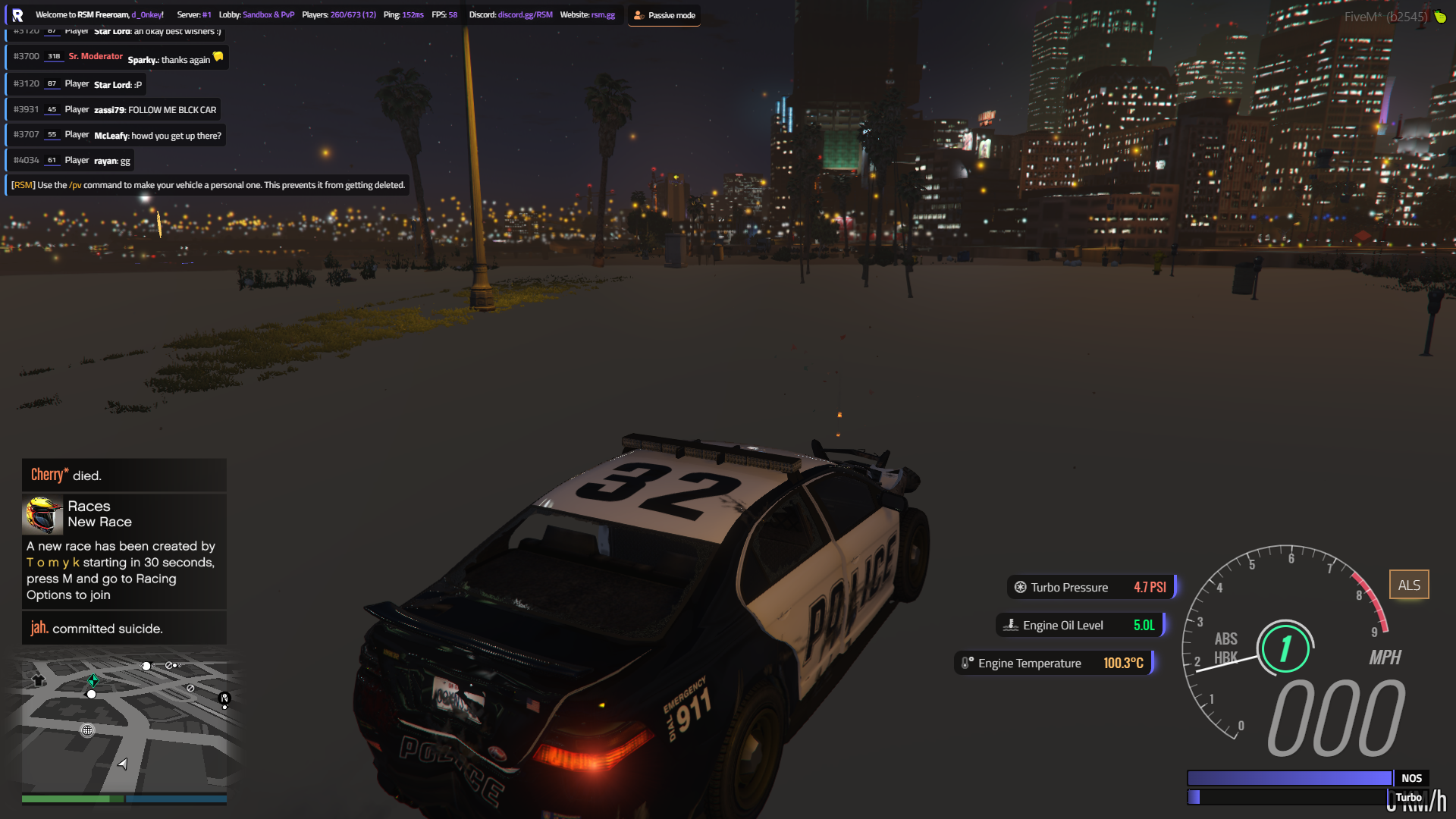Screen dimensions: 1456x819
Task: Open the Server #1 menu item
Action: click(194, 14)
